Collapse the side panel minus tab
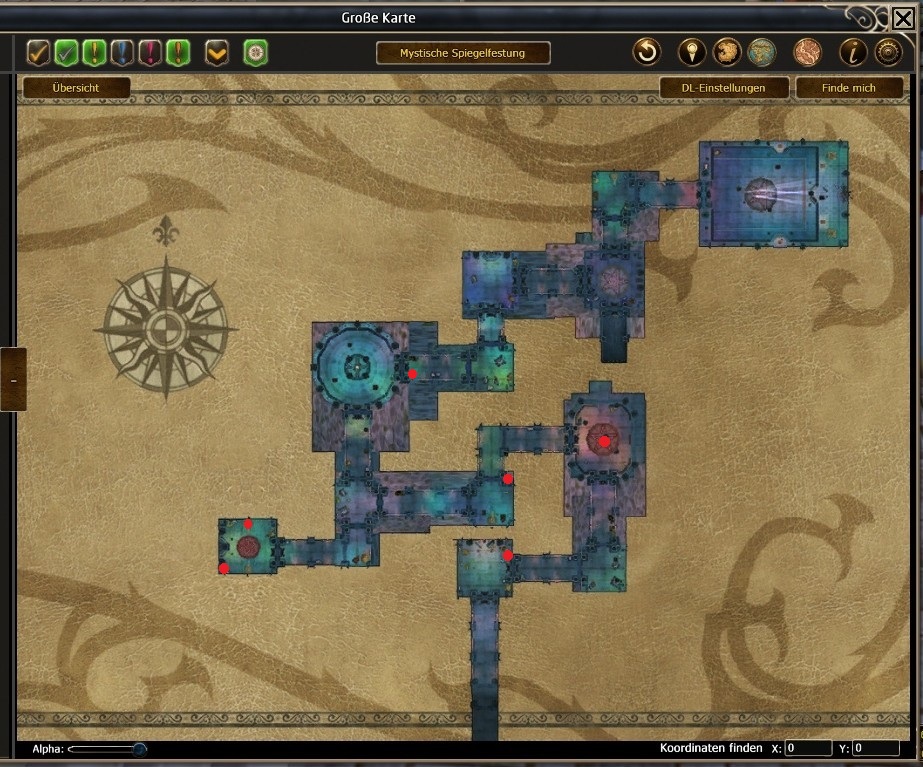The image size is (923, 767). point(13,379)
